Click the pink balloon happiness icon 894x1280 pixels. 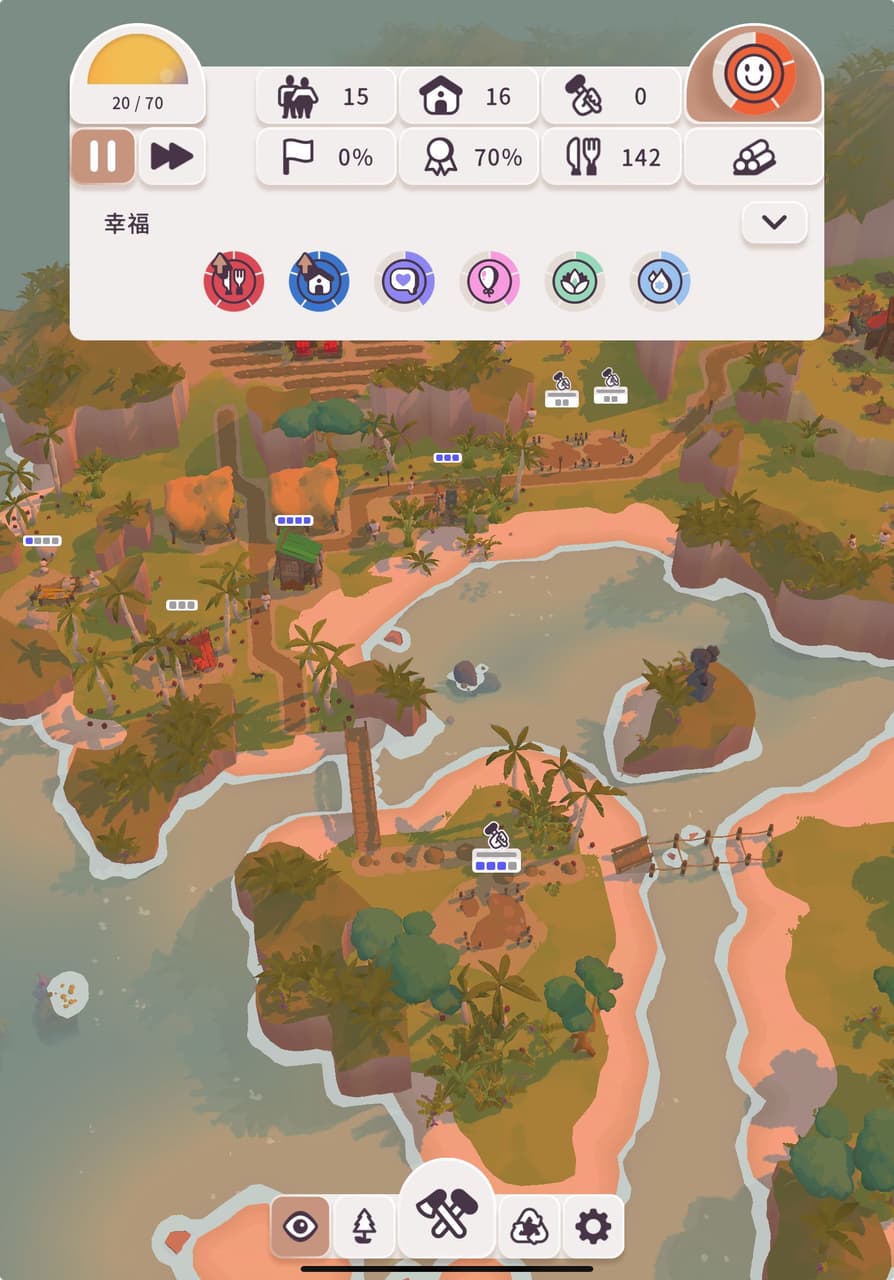490,281
